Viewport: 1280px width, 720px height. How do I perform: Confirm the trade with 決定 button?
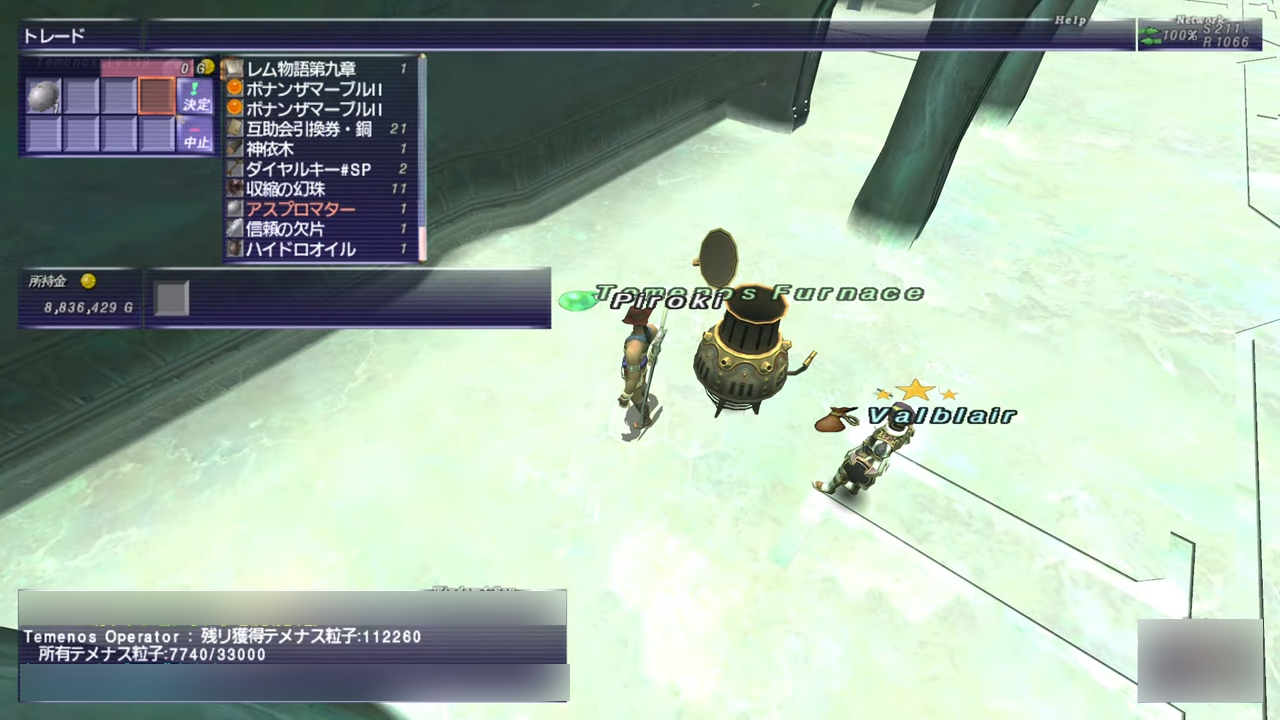click(196, 97)
